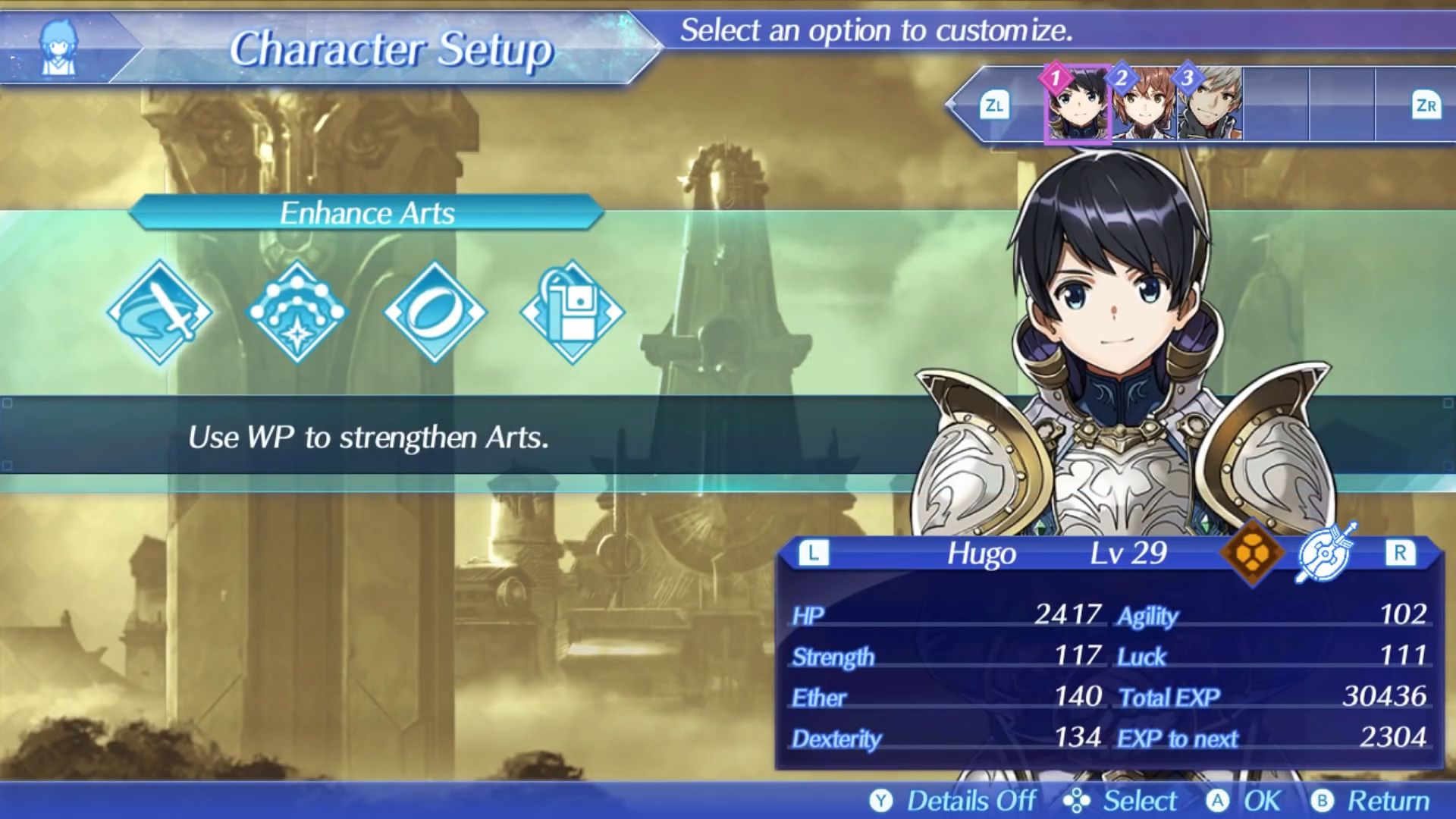The image size is (1456, 819).
Task: Select the Enhance Arts sword icon
Action: click(x=160, y=312)
